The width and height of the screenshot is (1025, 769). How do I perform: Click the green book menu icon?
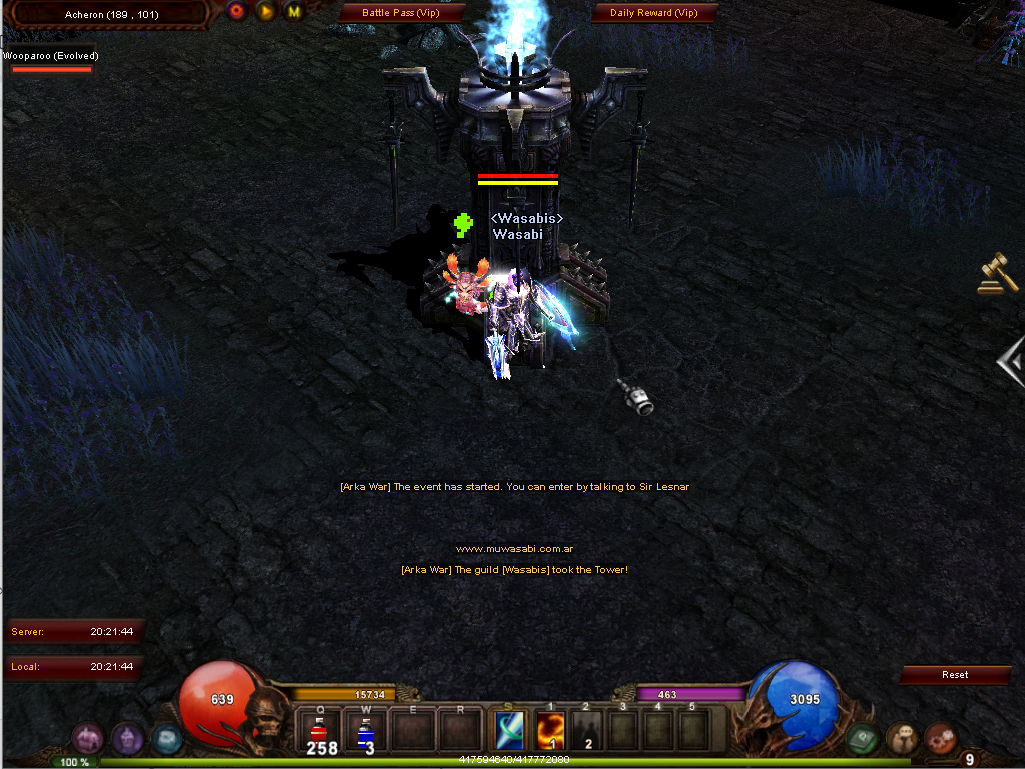[x=862, y=739]
